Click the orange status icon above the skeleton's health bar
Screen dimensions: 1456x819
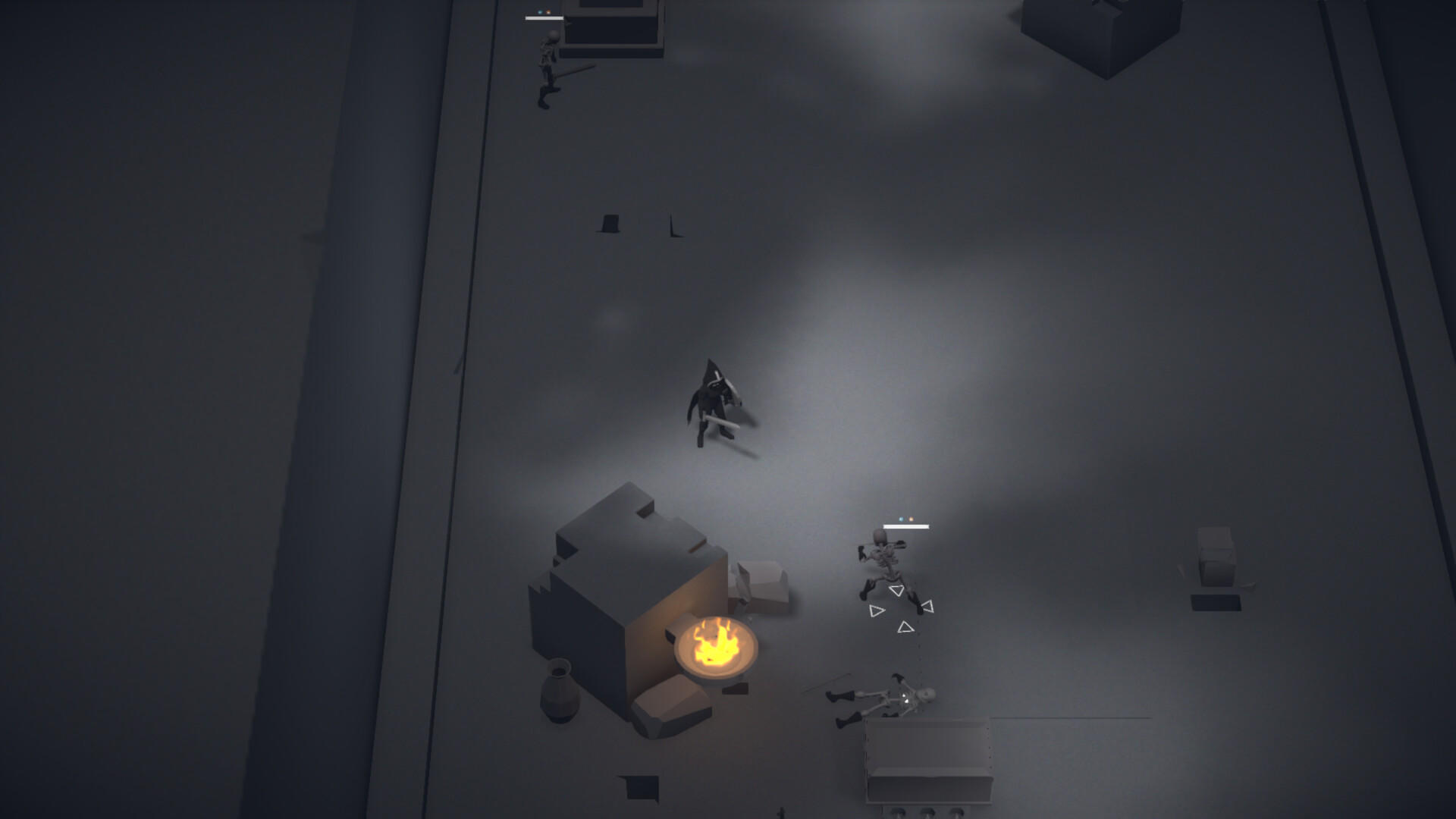tap(911, 519)
